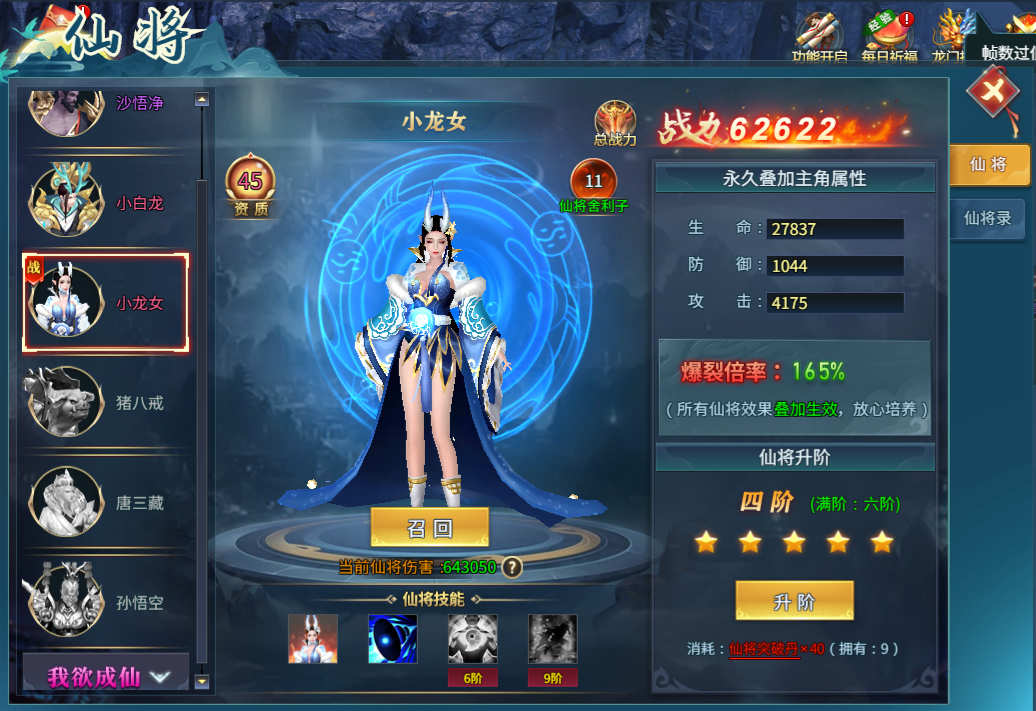The height and width of the screenshot is (711, 1036).
Task: Click the 升阶 upgrade button
Action: click(794, 601)
